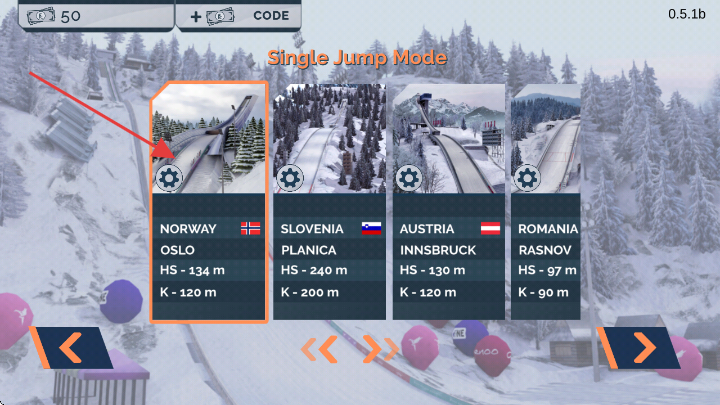The height and width of the screenshot is (405, 720).
Task: Open settings gear on Rasnov hill
Action: pyautogui.click(x=527, y=179)
